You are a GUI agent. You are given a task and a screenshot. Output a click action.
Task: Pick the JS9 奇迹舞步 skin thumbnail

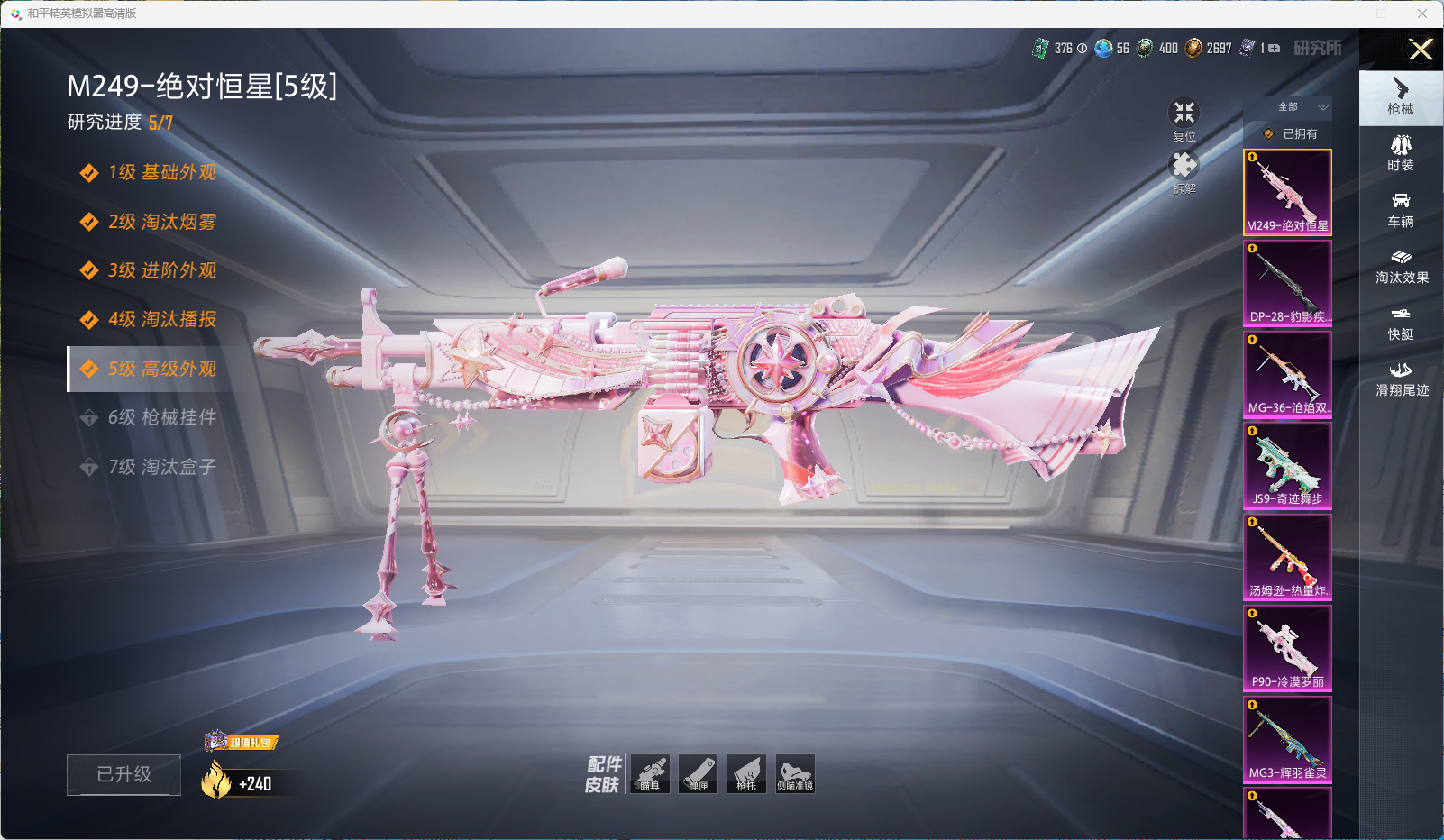pos(1287,464)
